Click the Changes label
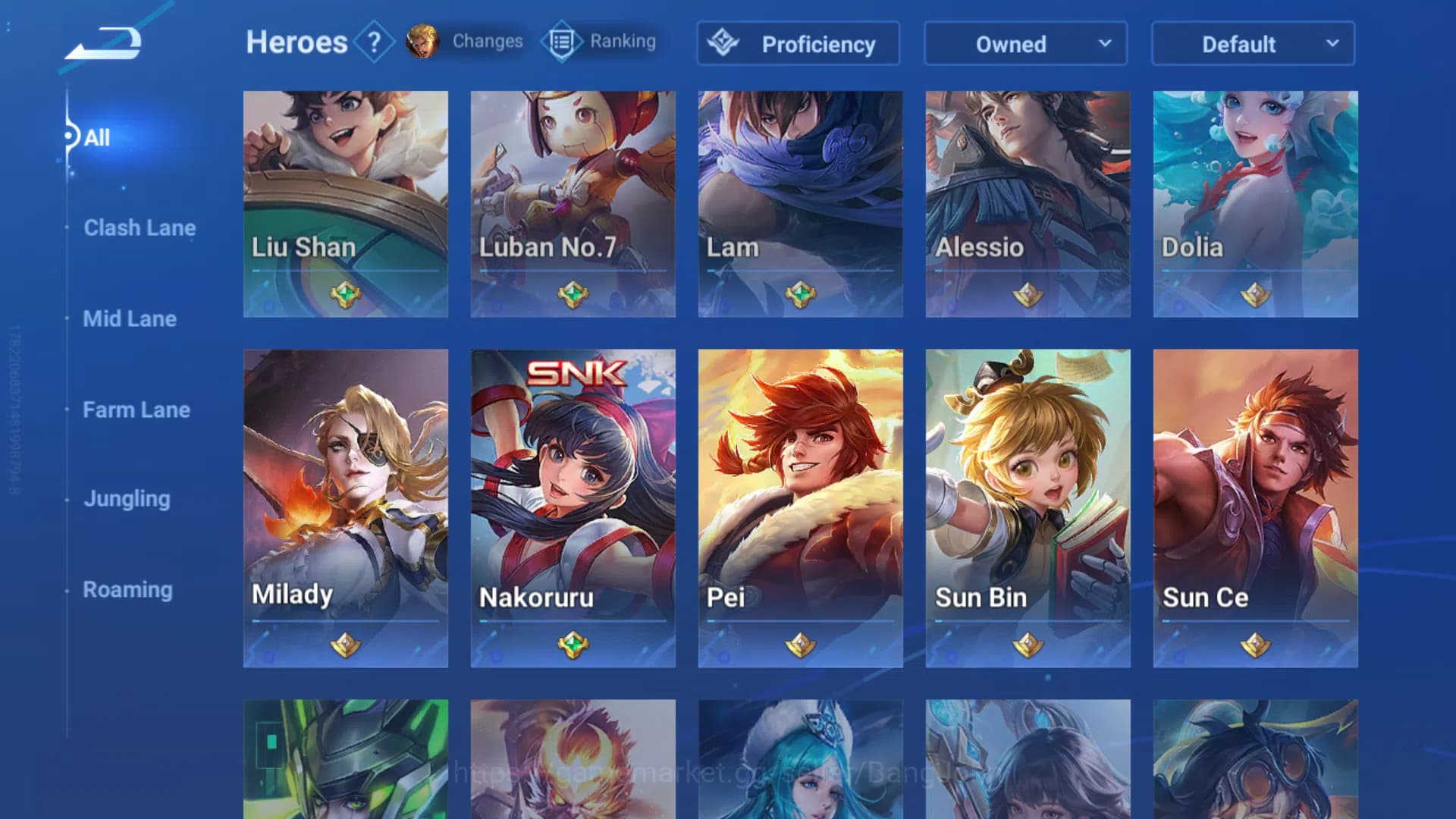 [486, 42]
